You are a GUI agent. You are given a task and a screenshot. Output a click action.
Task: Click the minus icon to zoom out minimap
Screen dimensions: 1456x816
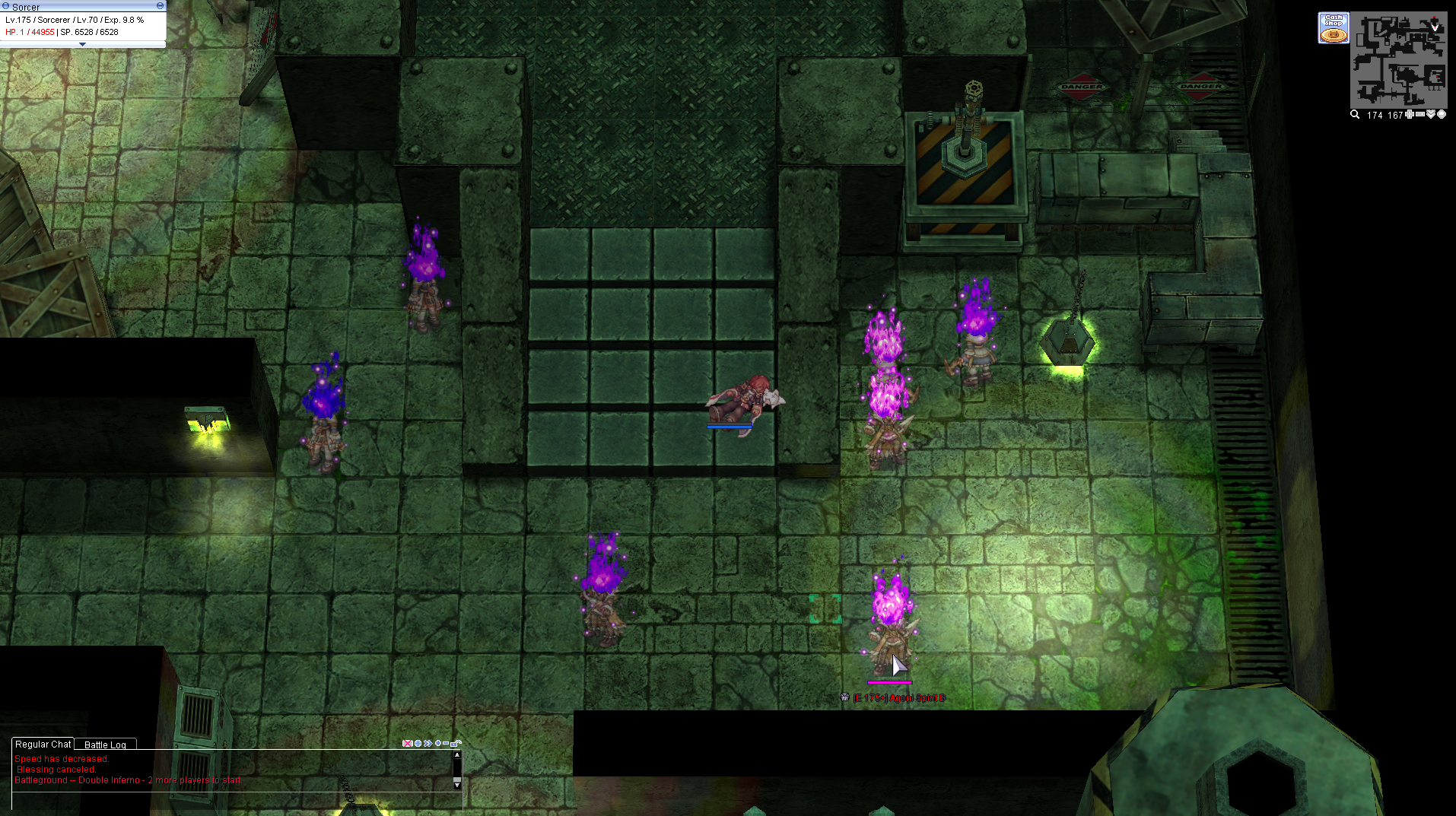click(1419, 115)
